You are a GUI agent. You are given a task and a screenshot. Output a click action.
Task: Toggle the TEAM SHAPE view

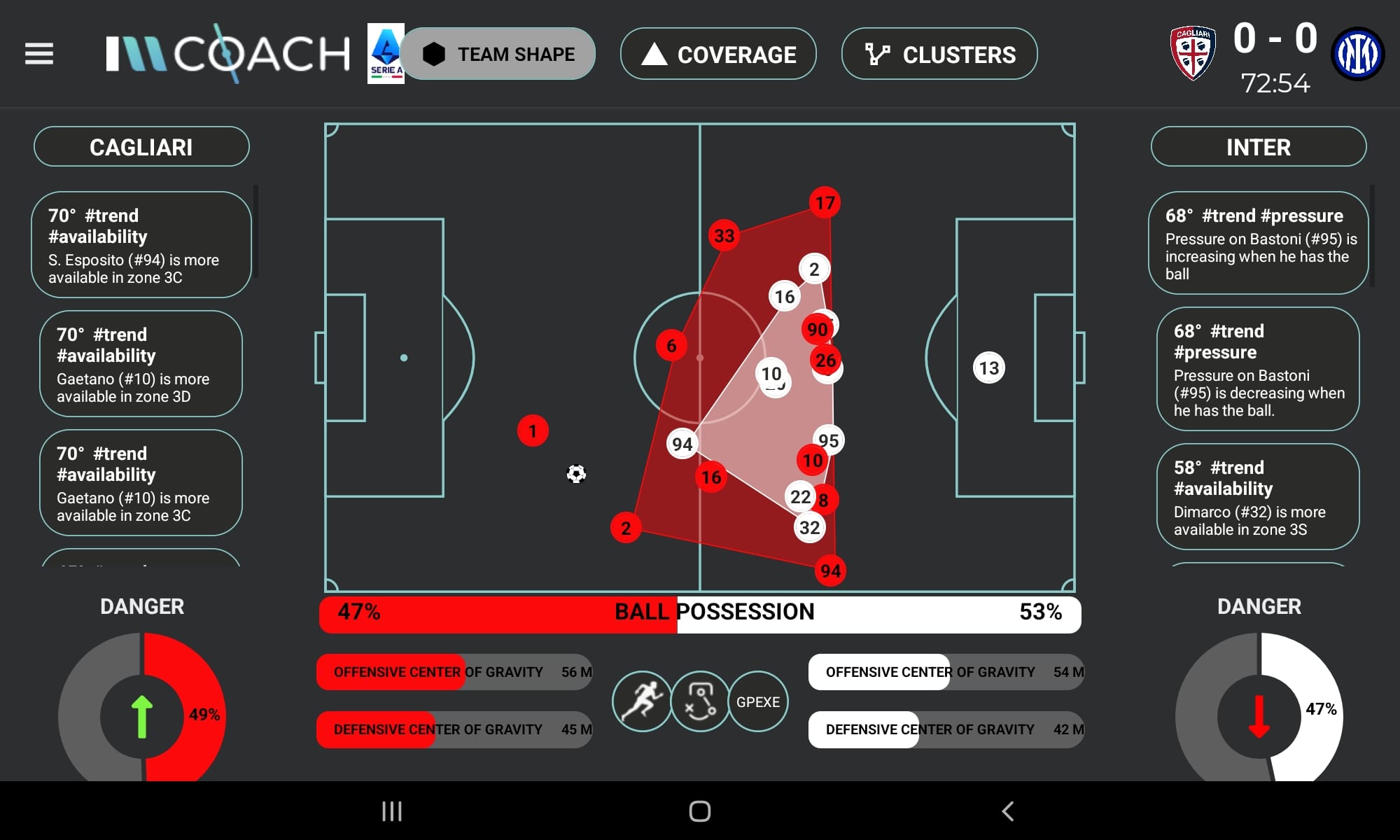(498, 53)
